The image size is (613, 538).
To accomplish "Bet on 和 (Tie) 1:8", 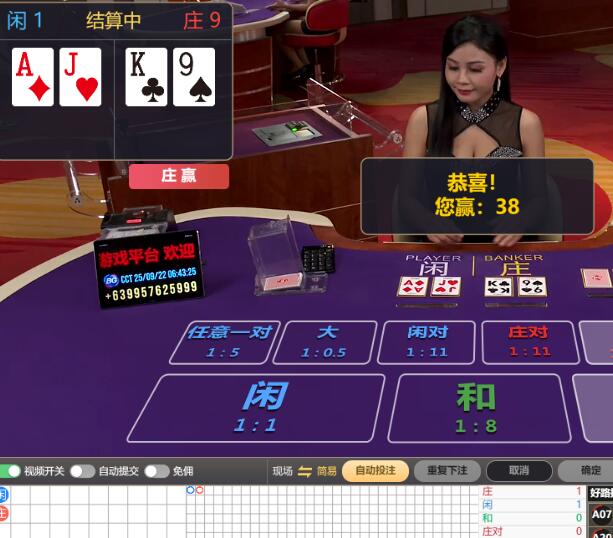I will (x=475, y=407).
